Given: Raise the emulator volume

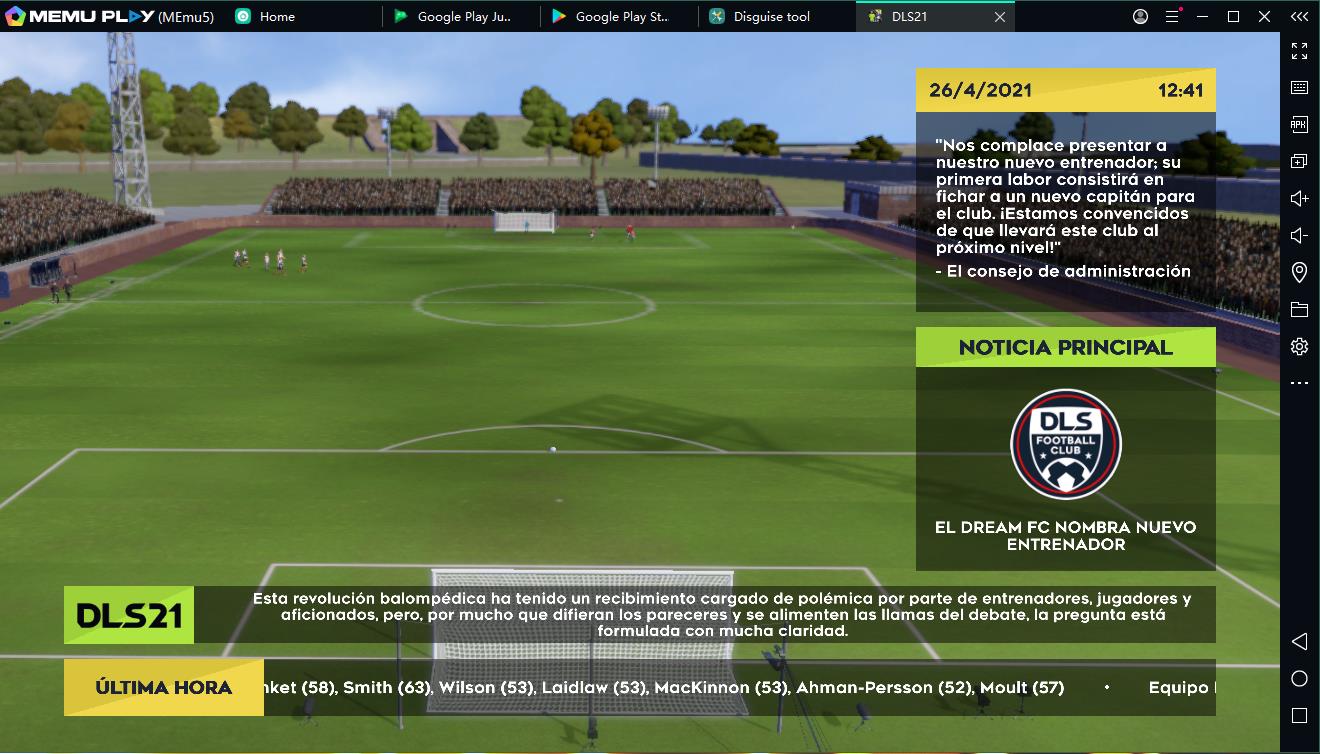Looking at the screenshot, I should (1298, 198).
